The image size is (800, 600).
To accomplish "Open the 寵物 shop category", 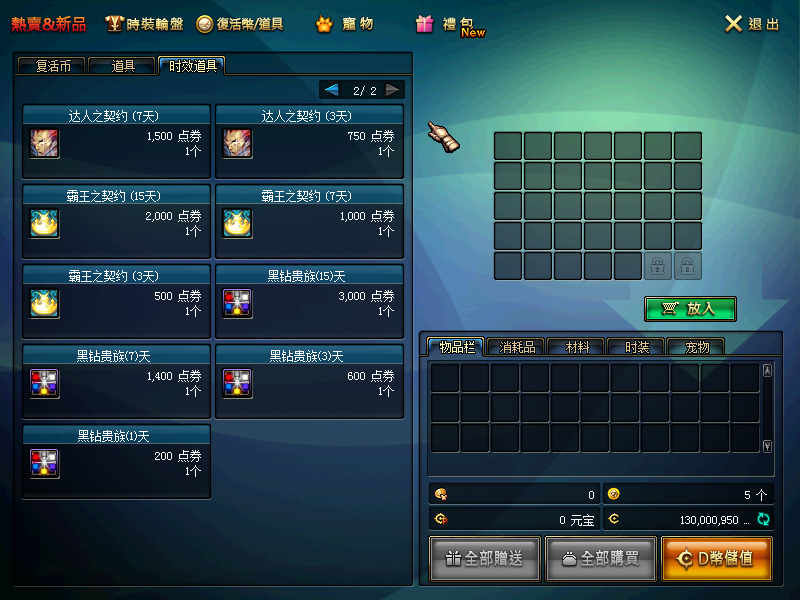I will [x=345, y=24].
